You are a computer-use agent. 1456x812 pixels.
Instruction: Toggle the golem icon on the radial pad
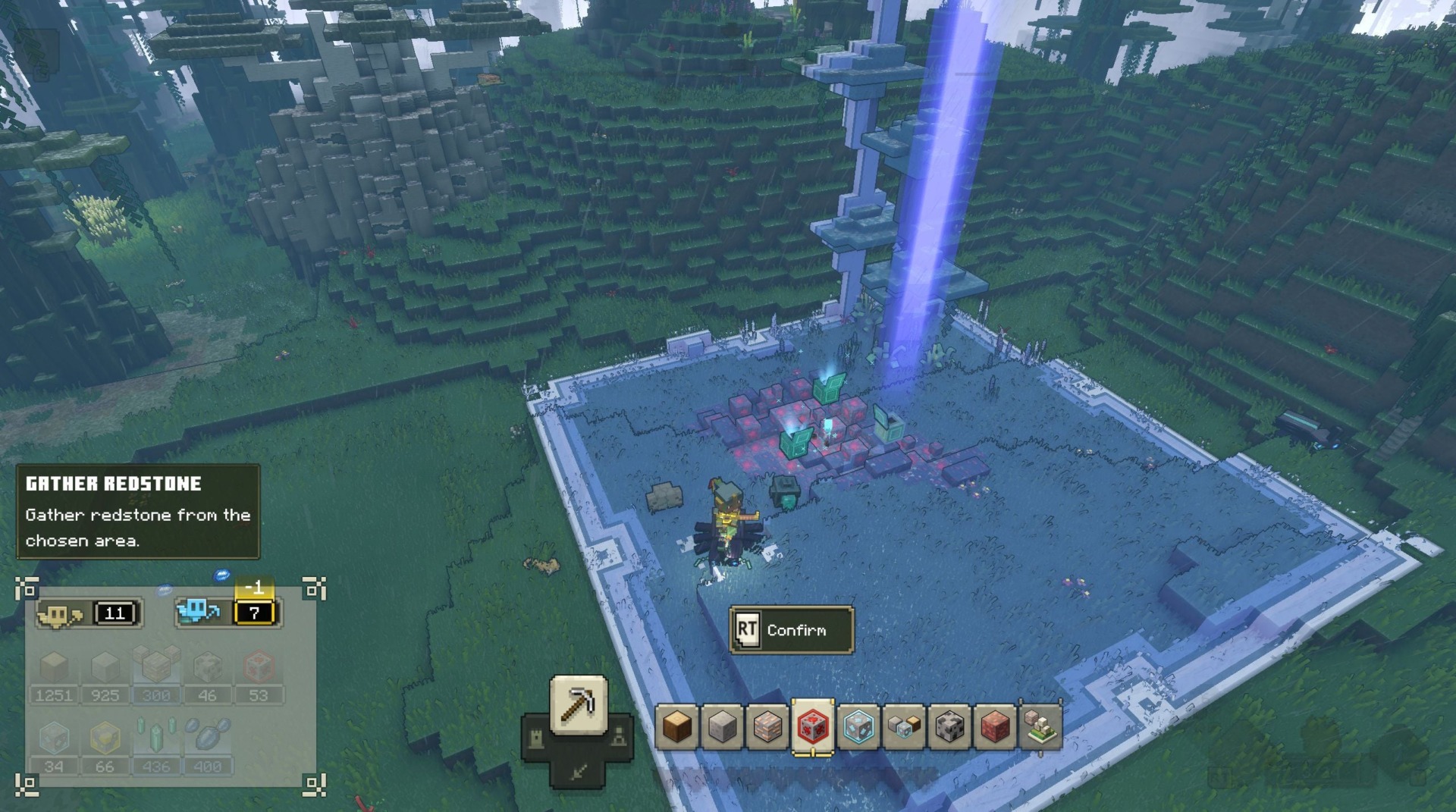coord(619,737)
